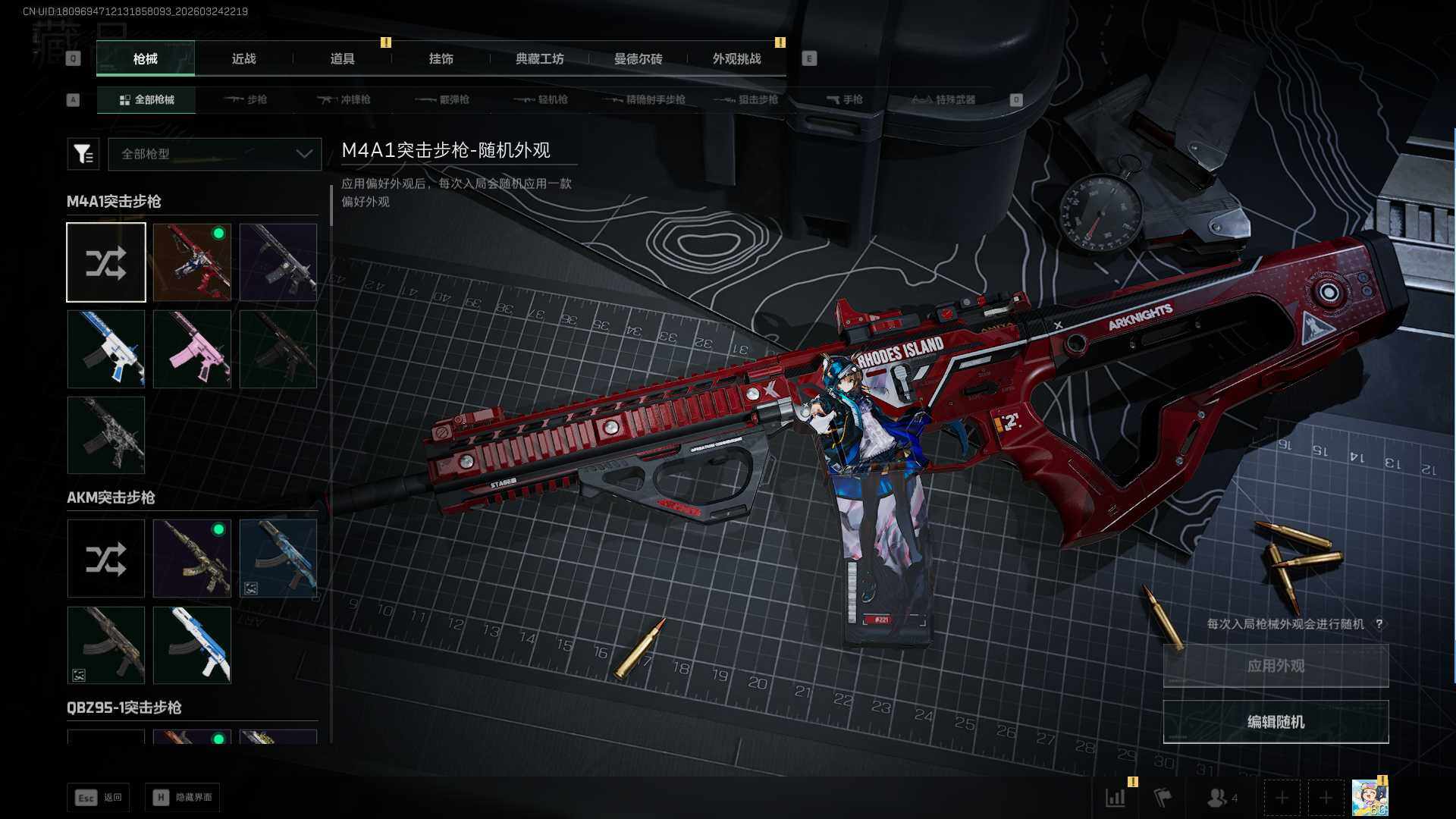Open the player avatar profile

(1370, 798)
